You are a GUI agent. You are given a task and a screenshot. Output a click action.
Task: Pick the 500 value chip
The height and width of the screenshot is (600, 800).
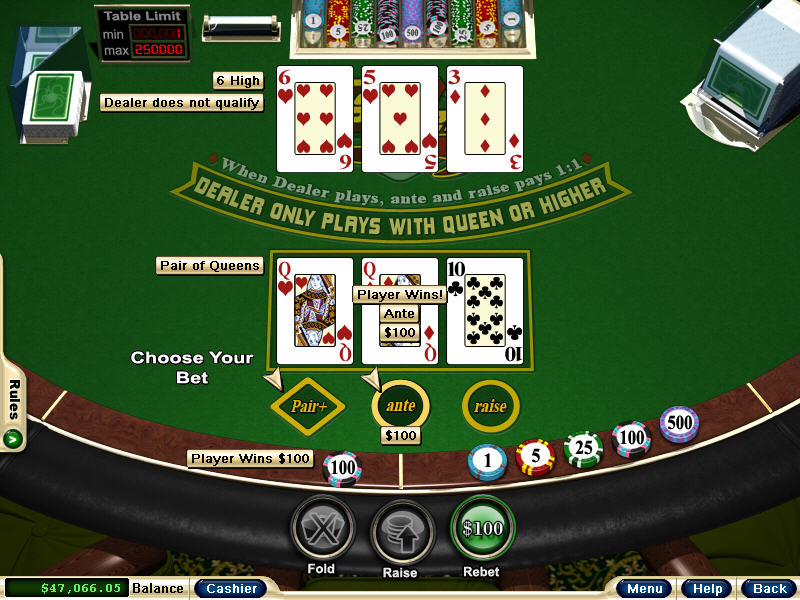(x=679, y=424)
